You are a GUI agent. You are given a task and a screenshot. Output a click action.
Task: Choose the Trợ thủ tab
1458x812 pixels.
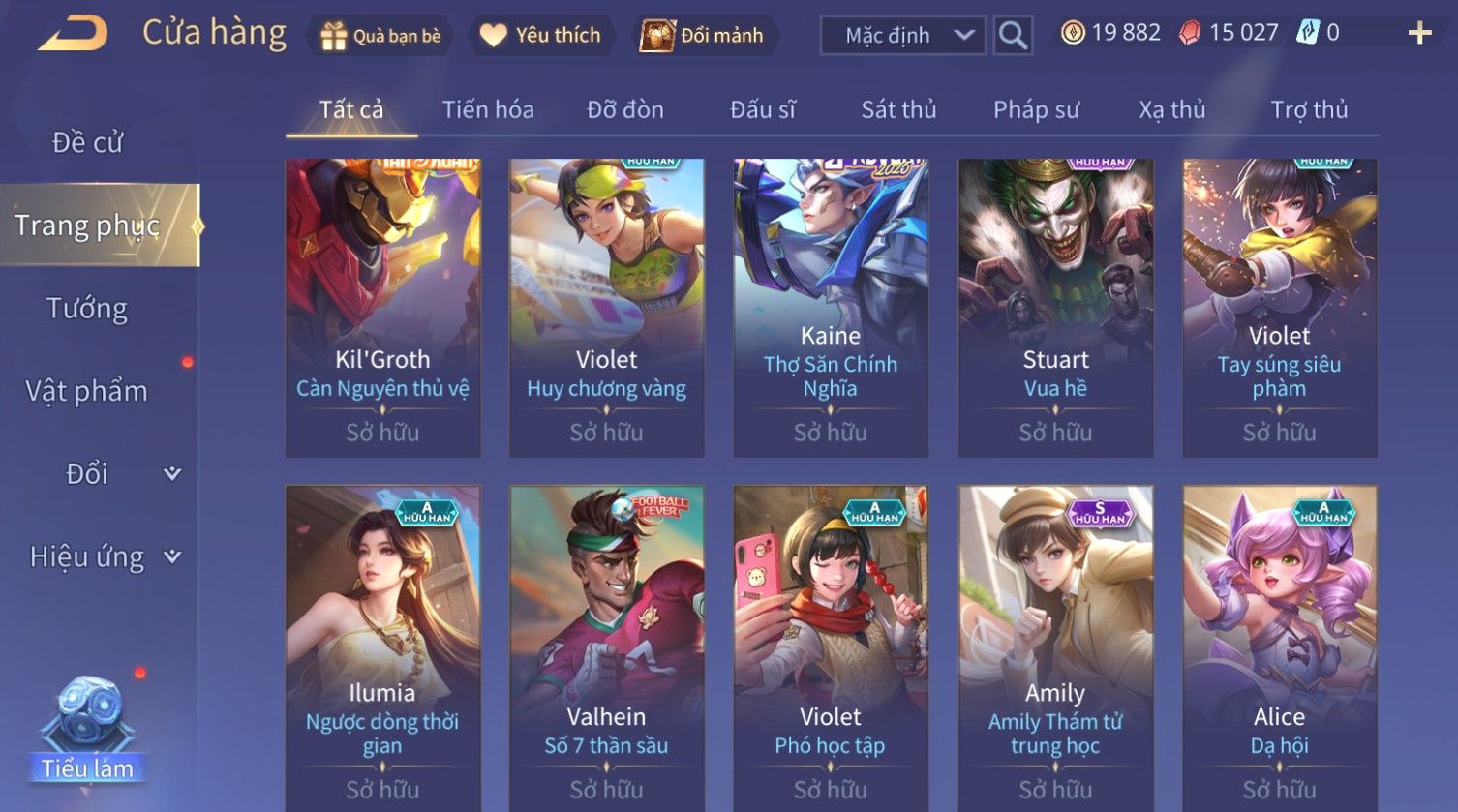pos(1309,110)
